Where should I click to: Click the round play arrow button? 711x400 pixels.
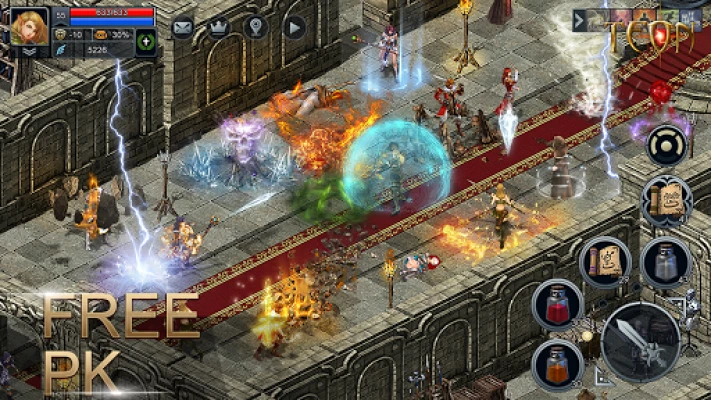(x=293, y=28)
